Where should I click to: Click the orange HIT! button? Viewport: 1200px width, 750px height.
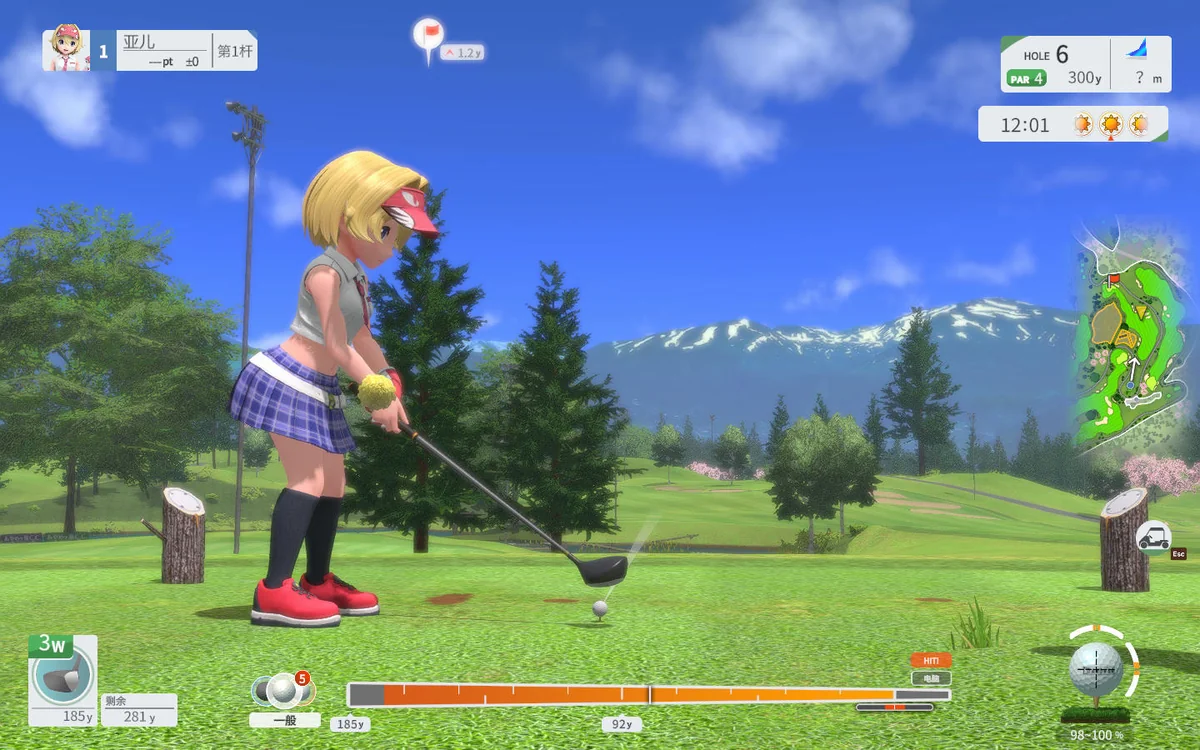(930, 660)
